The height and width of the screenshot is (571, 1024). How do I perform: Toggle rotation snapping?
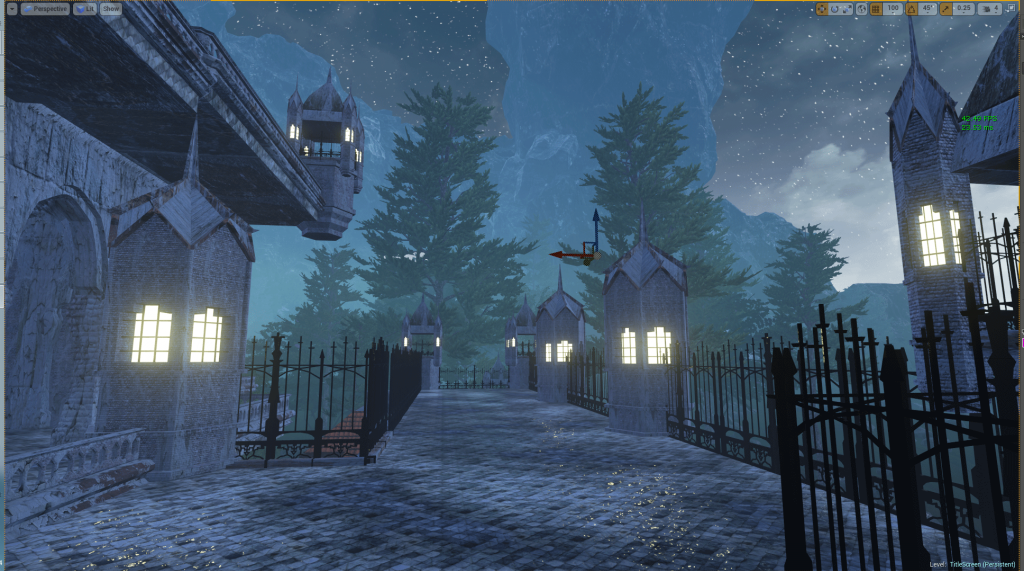tap(912, 8)
